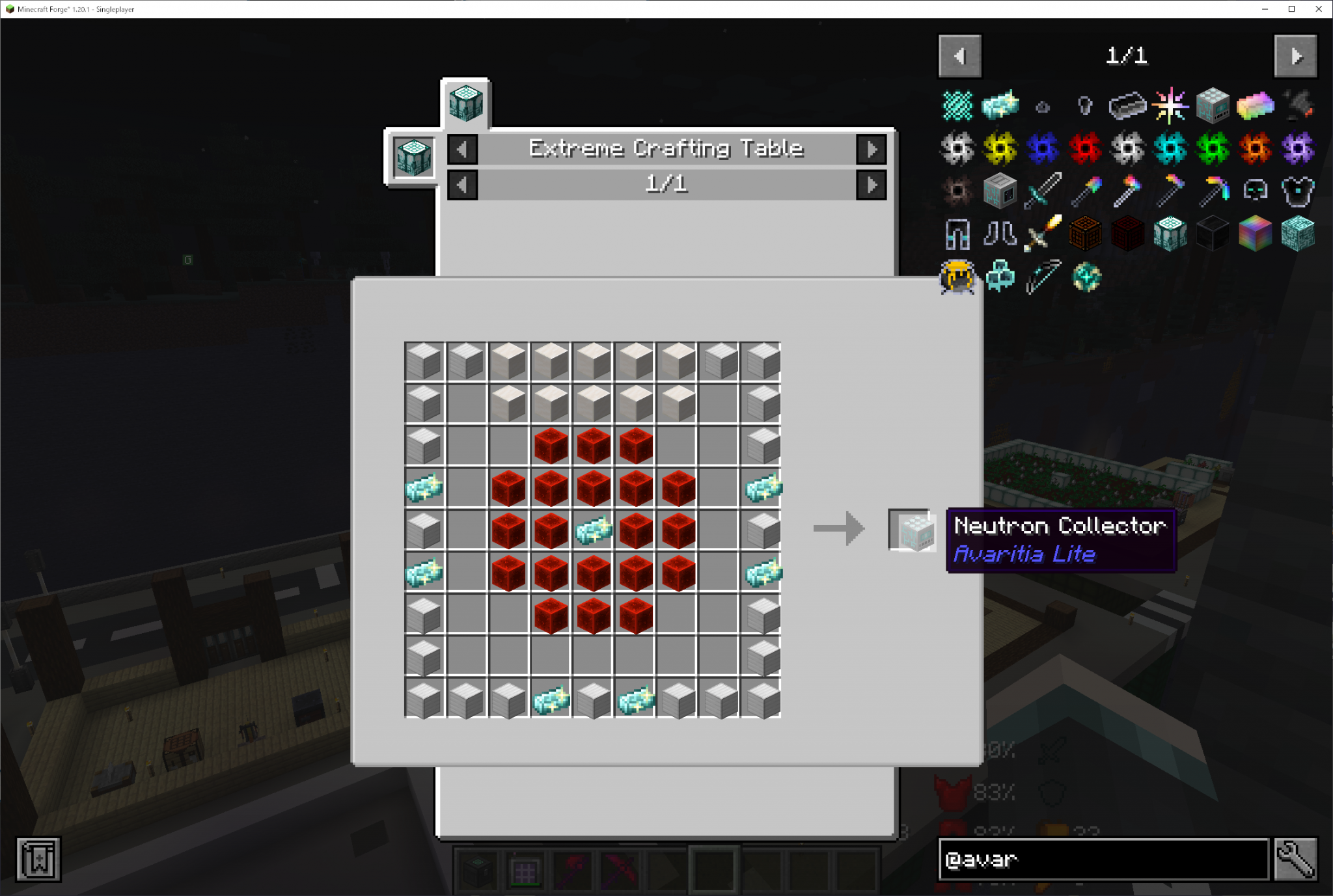The image size is (1333, 896).
Task: Click the search field showing @avar
Action: point(1100,860)
